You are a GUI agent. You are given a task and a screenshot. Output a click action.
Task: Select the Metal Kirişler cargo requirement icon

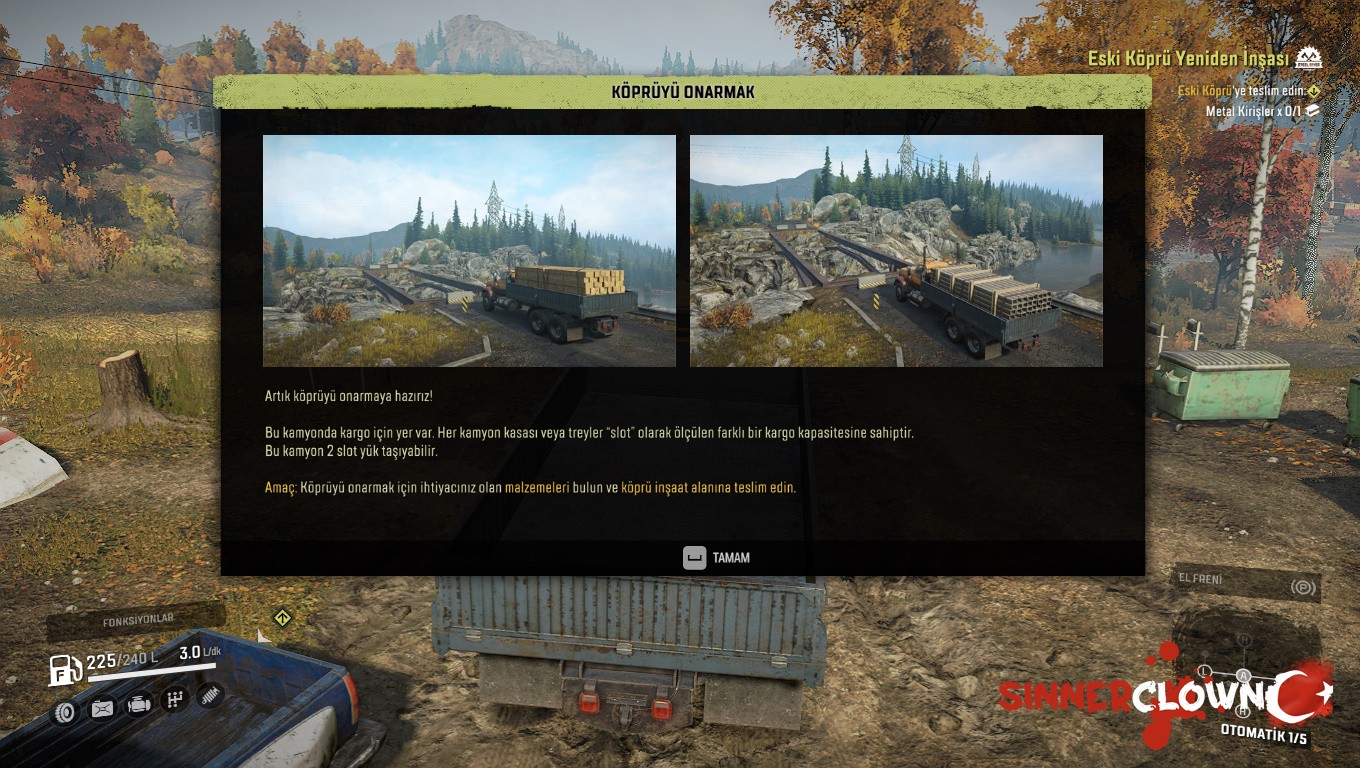[x=1313, y=111]
